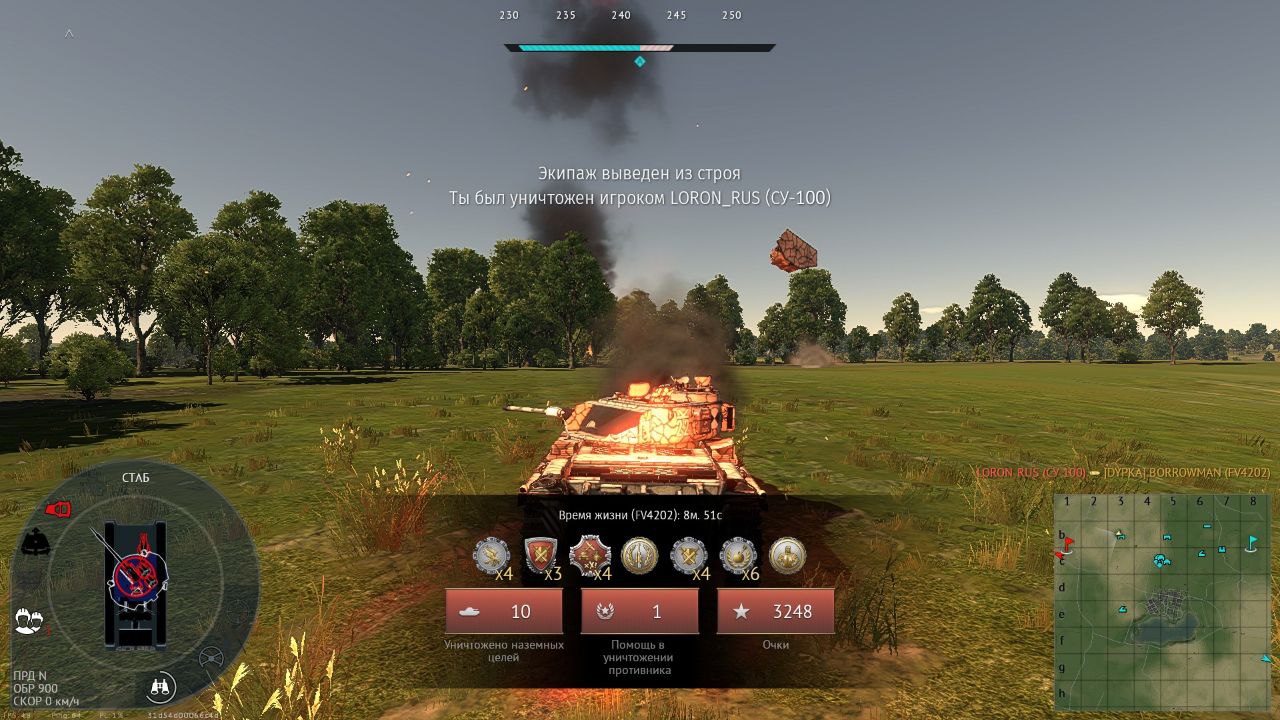Click the ground targets destroyed tile showing 10
1280x720 pixels.
504,611
